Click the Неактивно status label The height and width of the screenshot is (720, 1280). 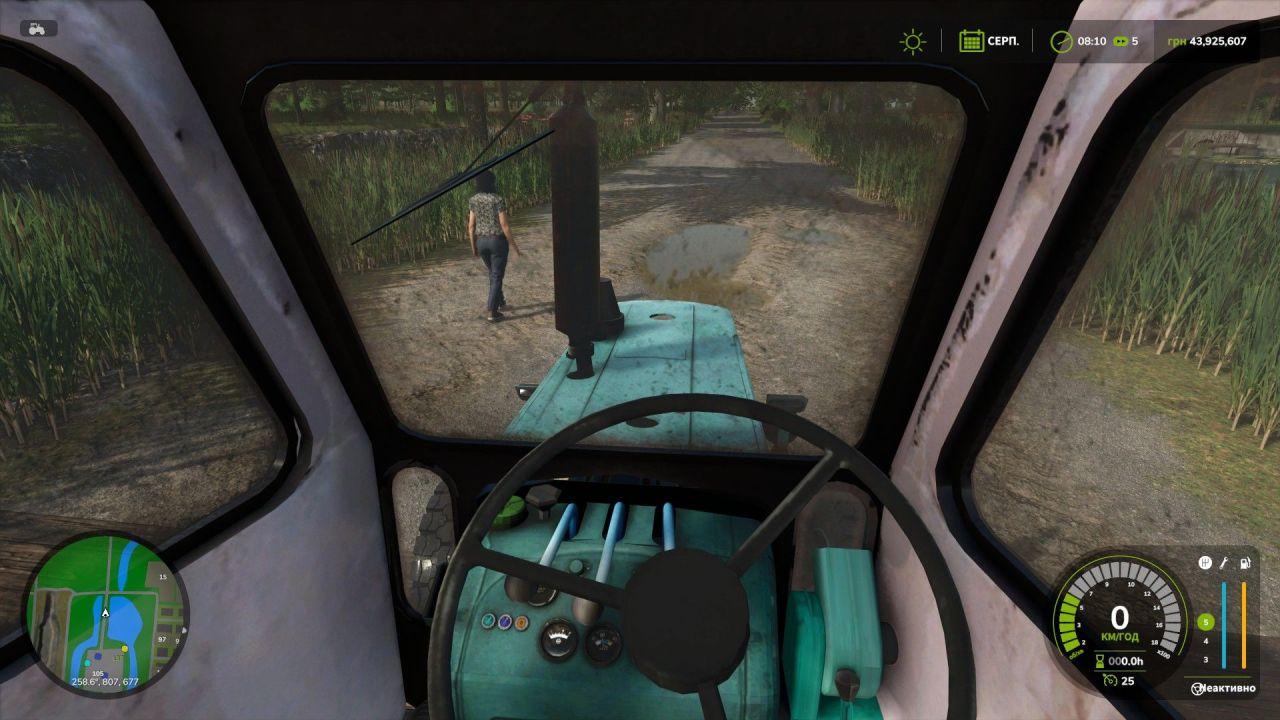[x=1228, y=688]
